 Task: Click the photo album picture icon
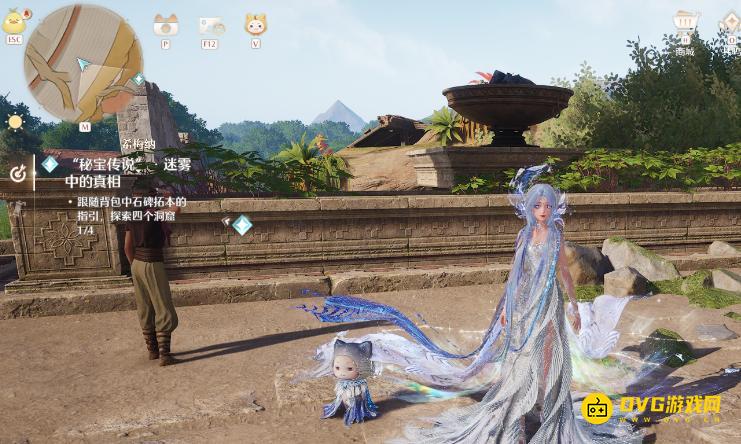(210, 26)
